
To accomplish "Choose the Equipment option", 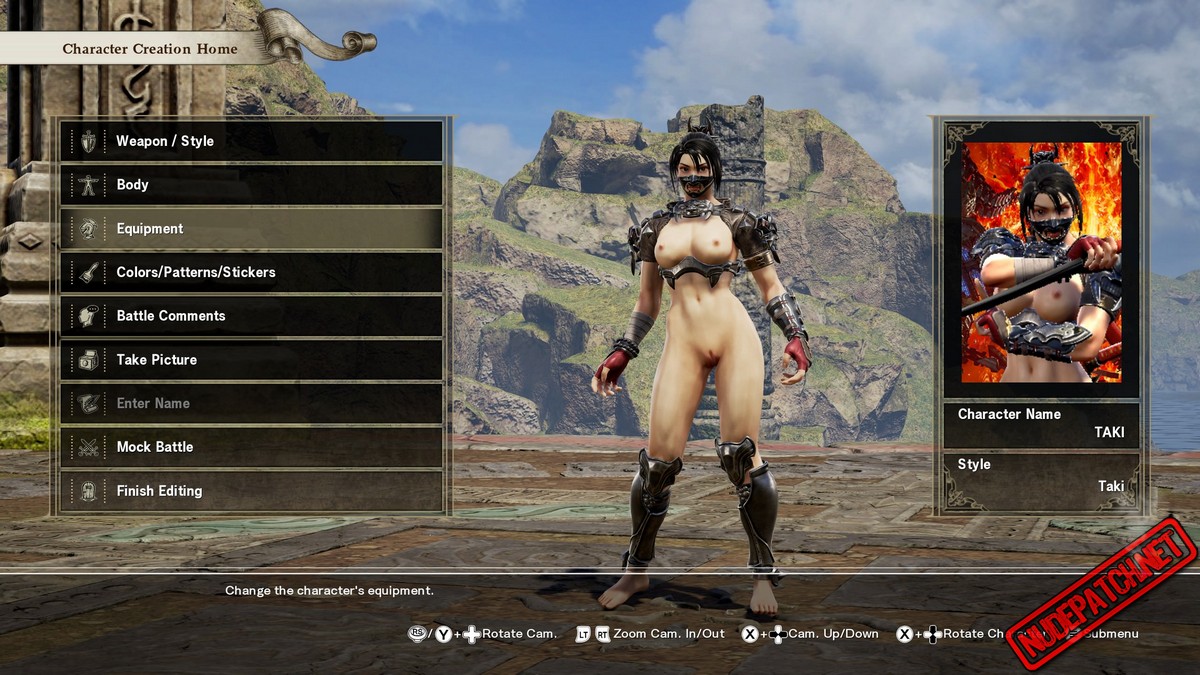I will (x=250, y=229).
